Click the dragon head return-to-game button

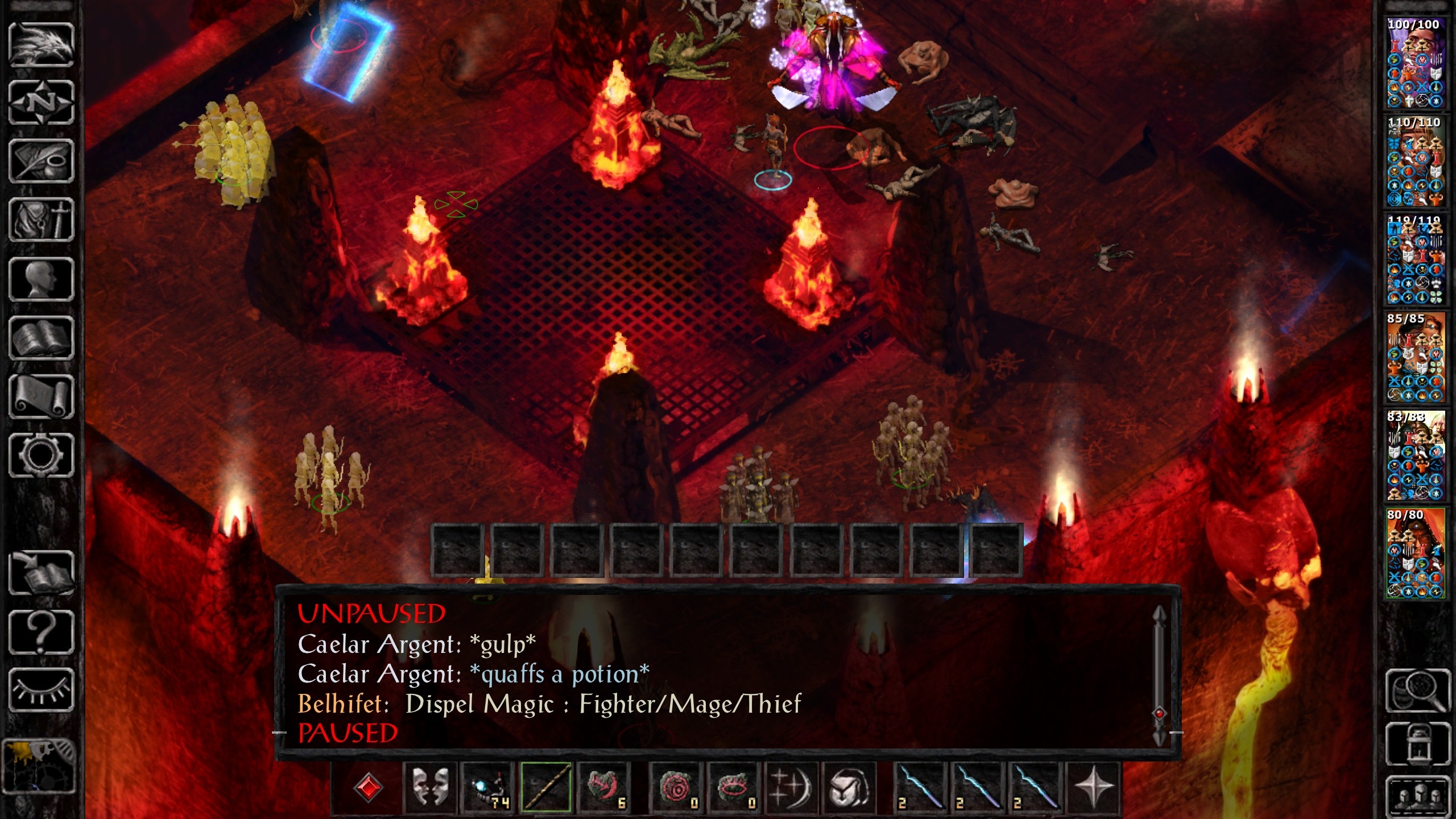click(x=41, y=44)
